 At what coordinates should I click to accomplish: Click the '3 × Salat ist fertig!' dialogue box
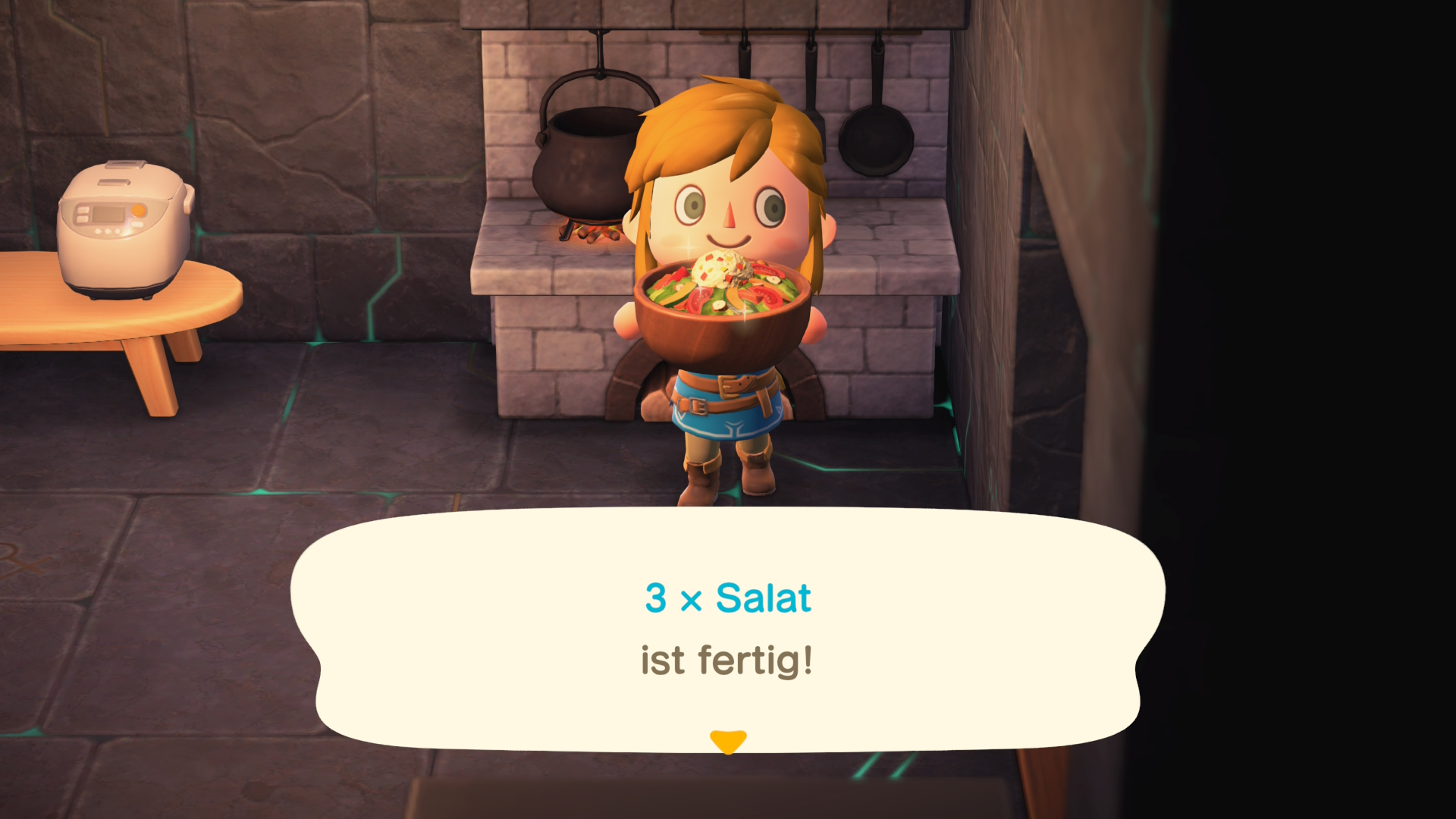click(x=726, y=629)
